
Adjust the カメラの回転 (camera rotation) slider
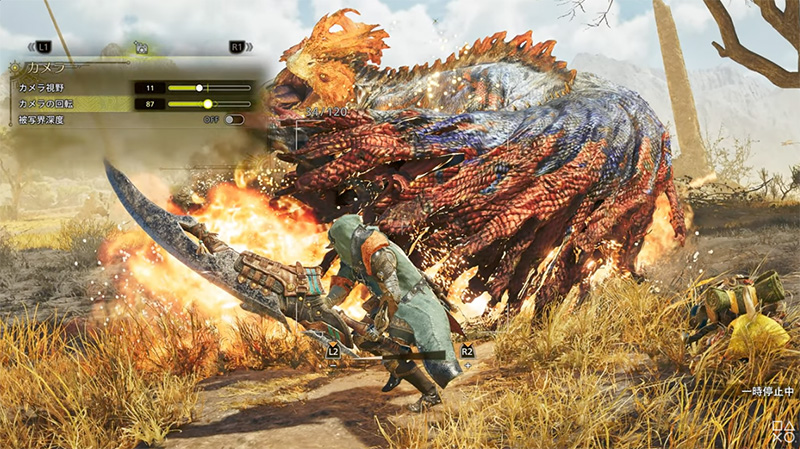pos(208,103)
